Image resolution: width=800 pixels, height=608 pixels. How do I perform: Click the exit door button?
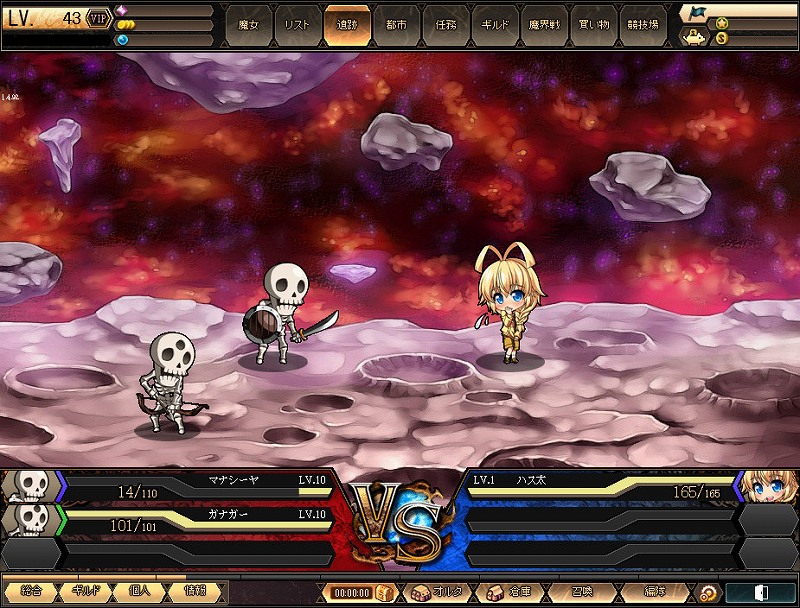point(761,593)
